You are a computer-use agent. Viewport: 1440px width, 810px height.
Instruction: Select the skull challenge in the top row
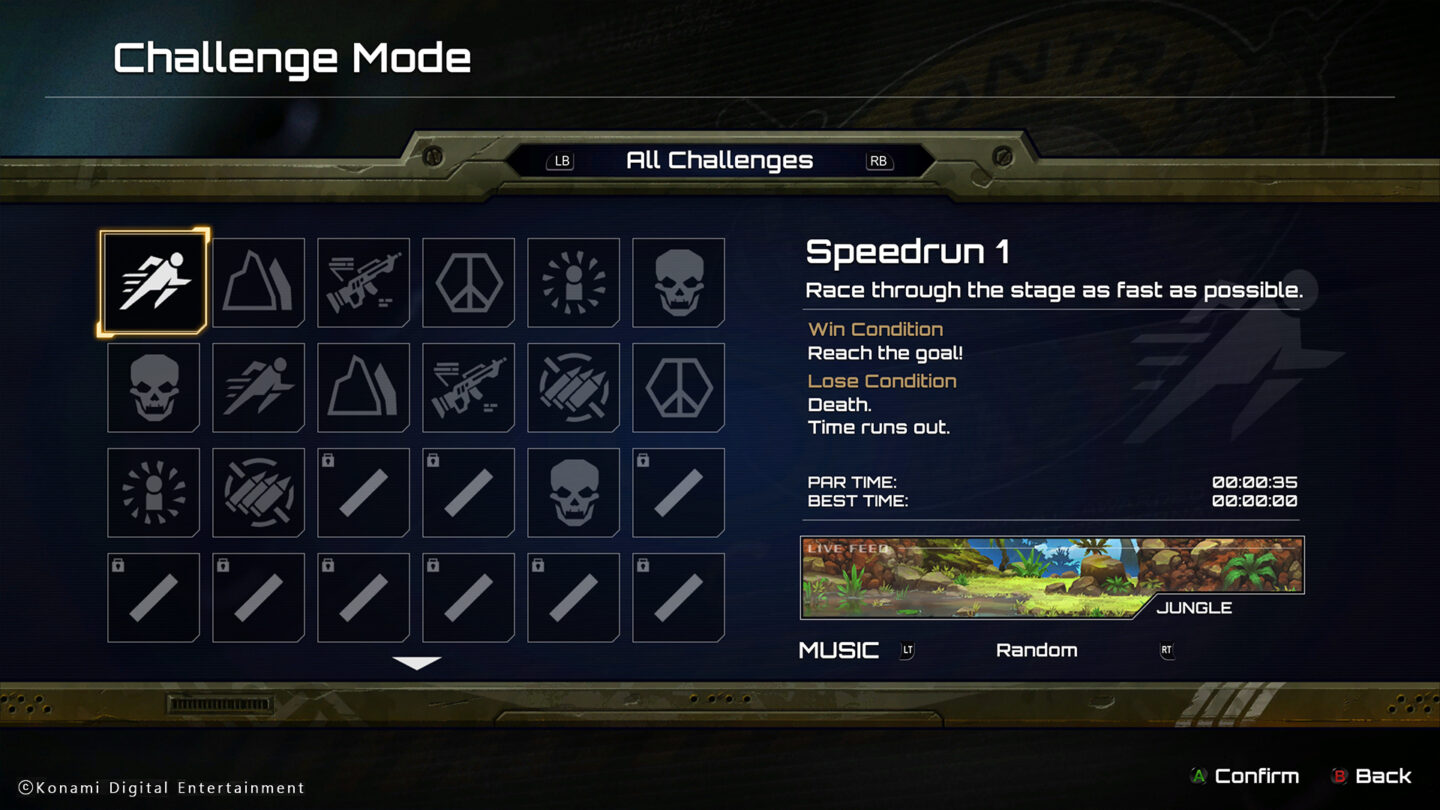pos(678,283)
